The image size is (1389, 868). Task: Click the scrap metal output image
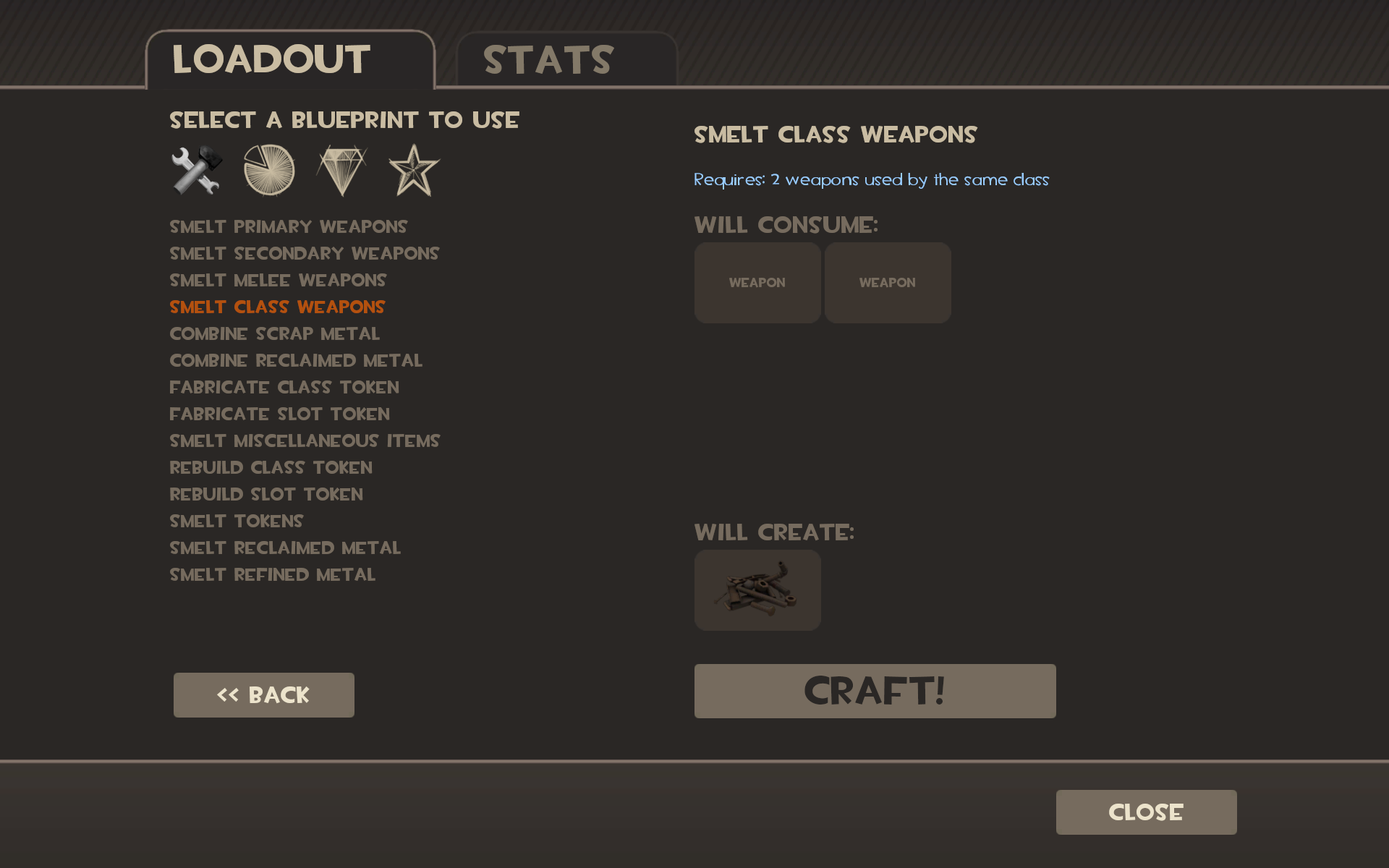[x=757, y=590]
